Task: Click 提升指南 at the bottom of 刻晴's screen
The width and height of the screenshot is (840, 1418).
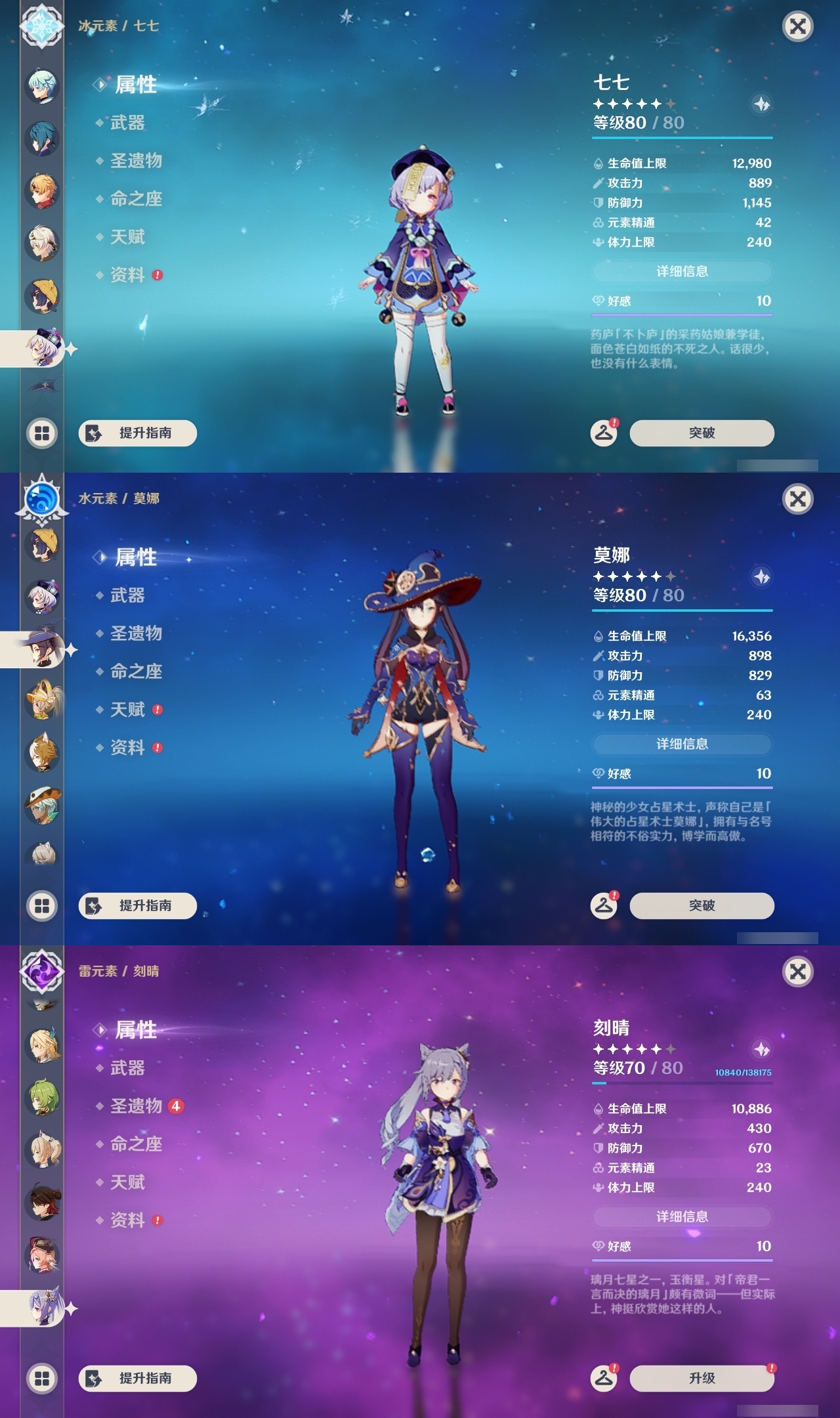Action: pyautogui.click(x=137, y=1378)
